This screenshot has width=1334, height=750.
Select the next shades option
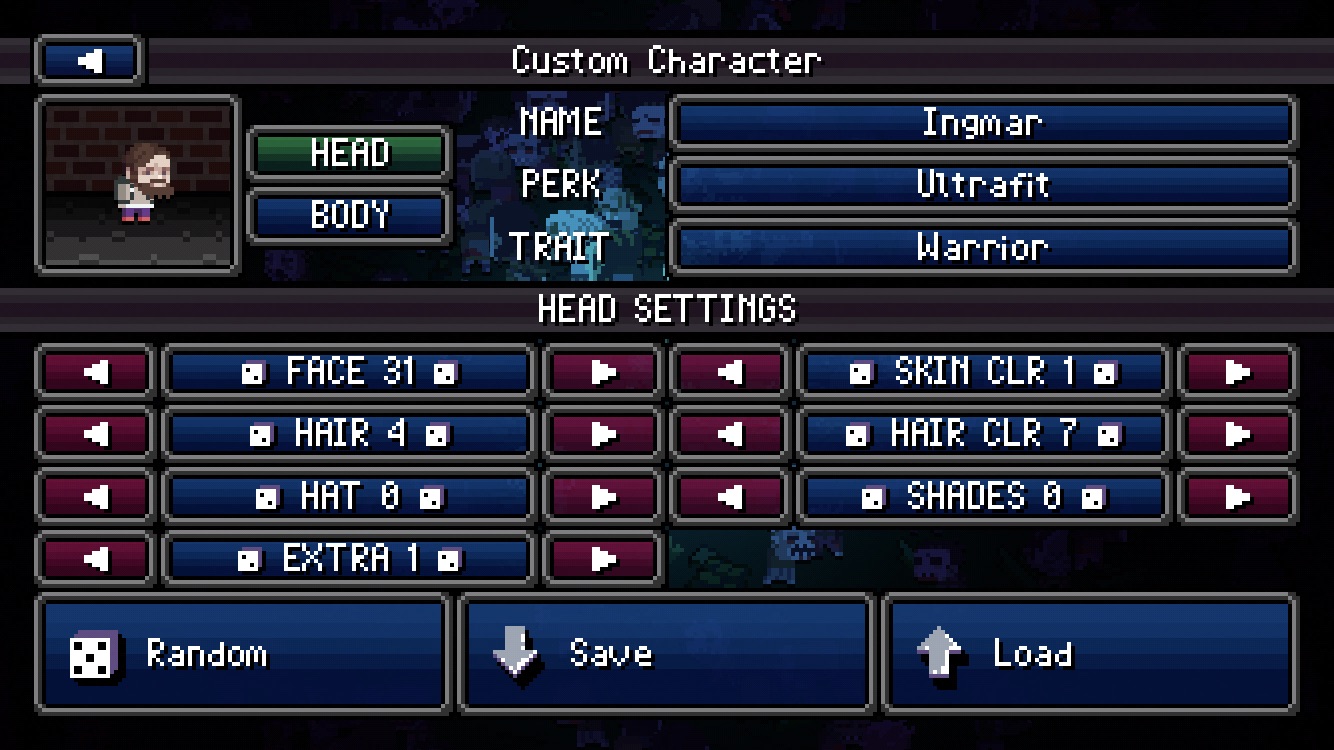1237,496
